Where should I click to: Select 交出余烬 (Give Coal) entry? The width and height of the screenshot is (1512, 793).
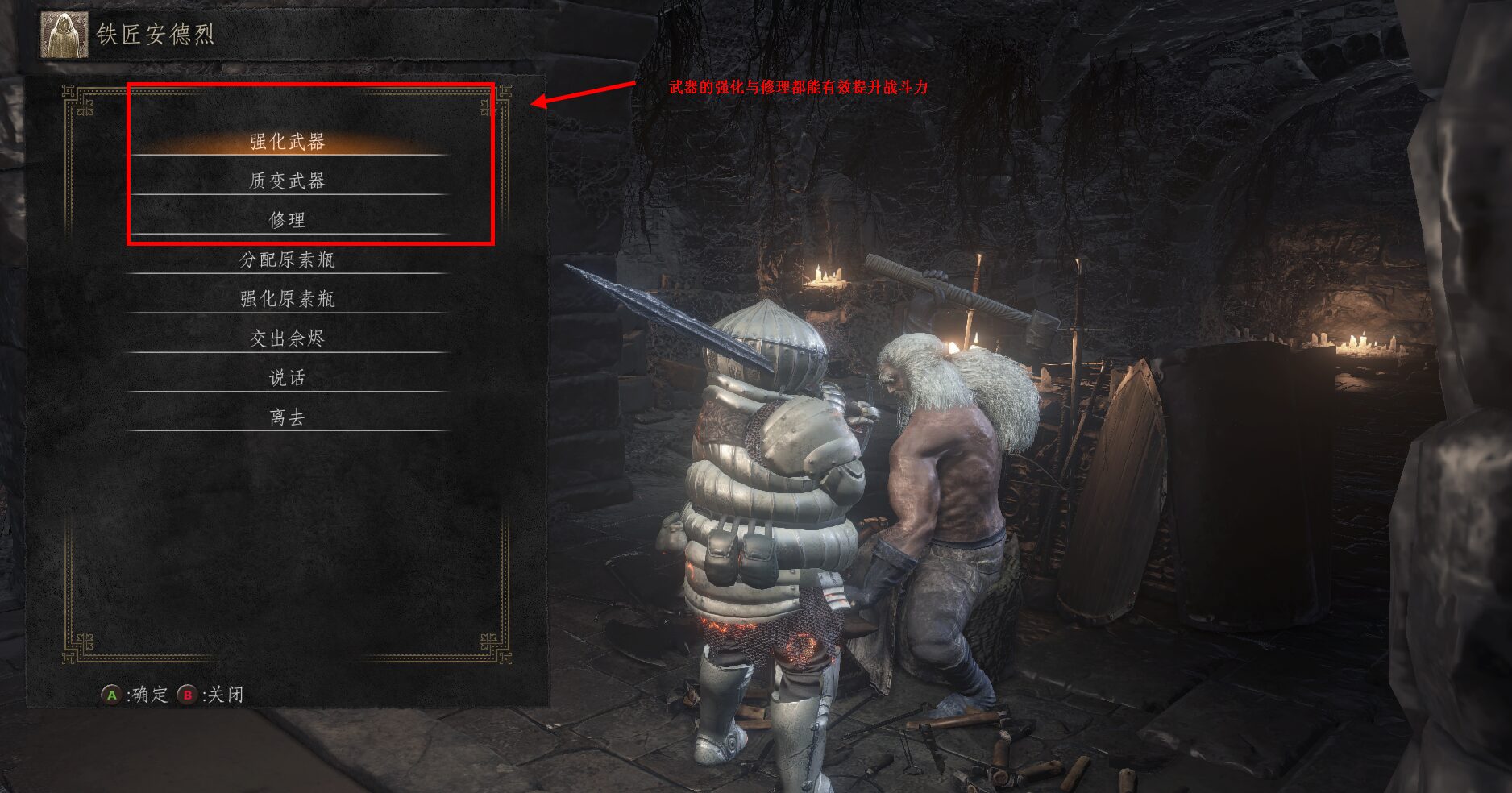click(287, 338)
